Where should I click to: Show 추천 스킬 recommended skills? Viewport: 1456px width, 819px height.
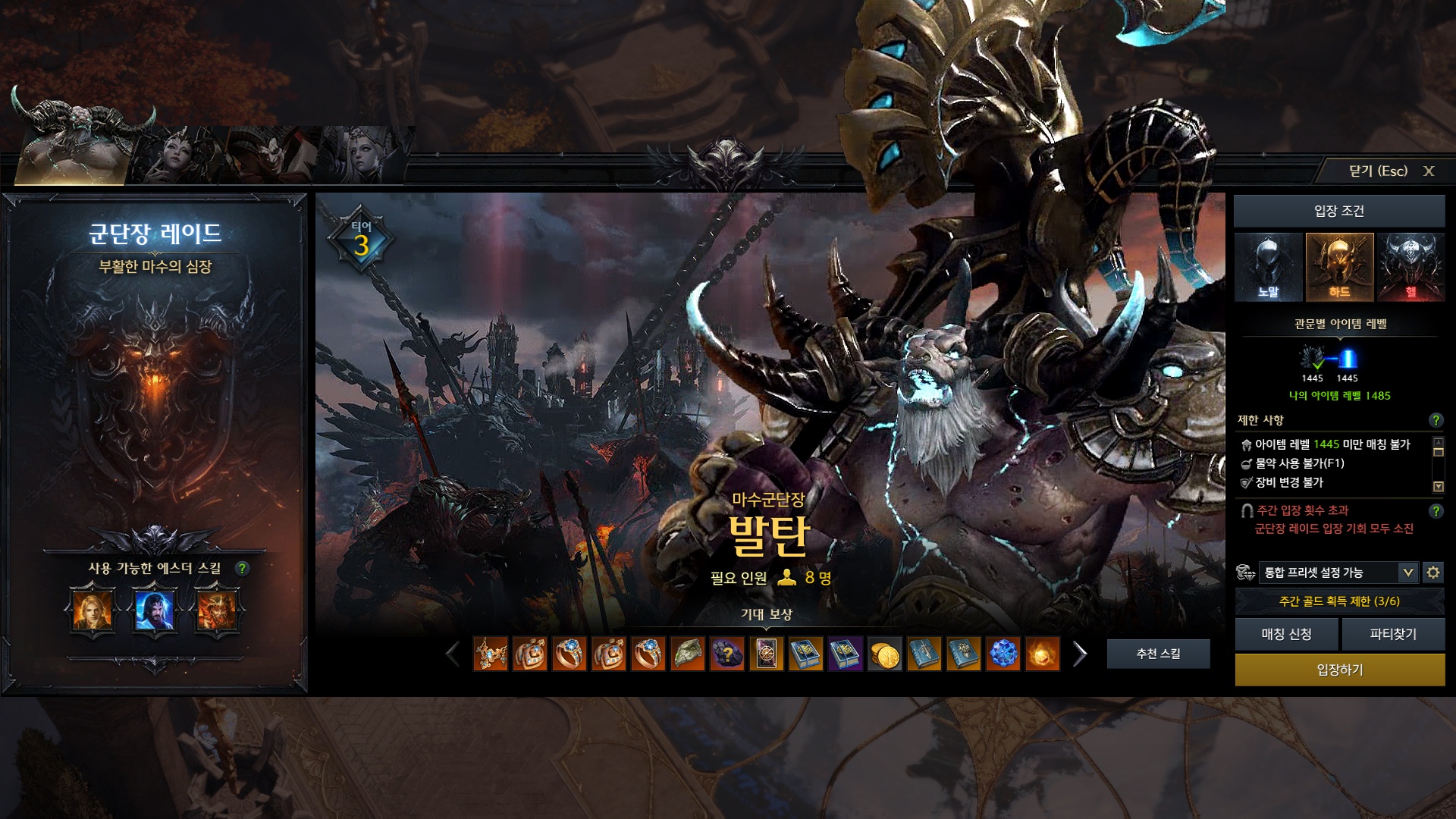(x=1158, y=654)
